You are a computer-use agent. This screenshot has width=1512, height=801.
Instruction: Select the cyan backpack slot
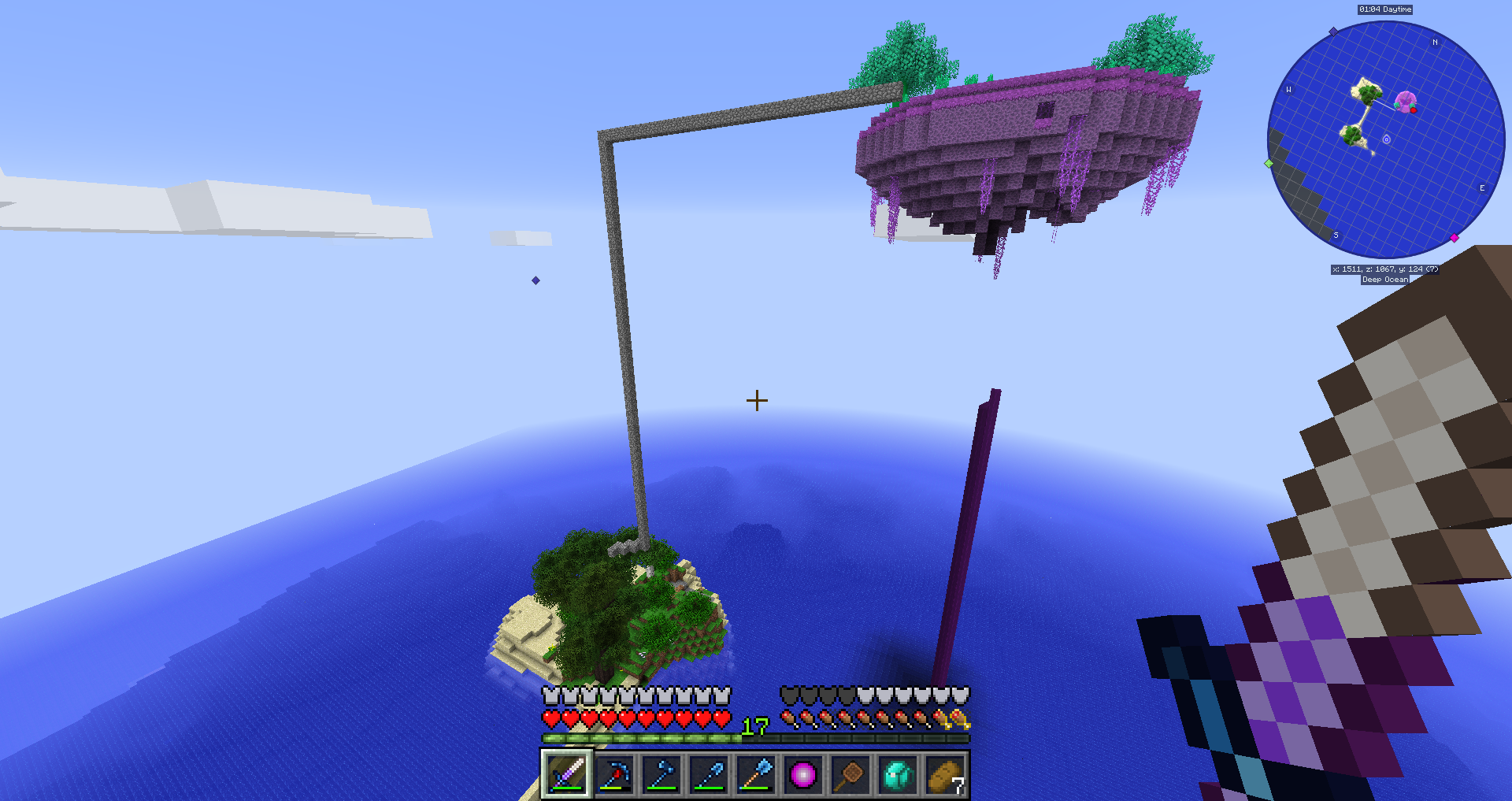point(898,774)
